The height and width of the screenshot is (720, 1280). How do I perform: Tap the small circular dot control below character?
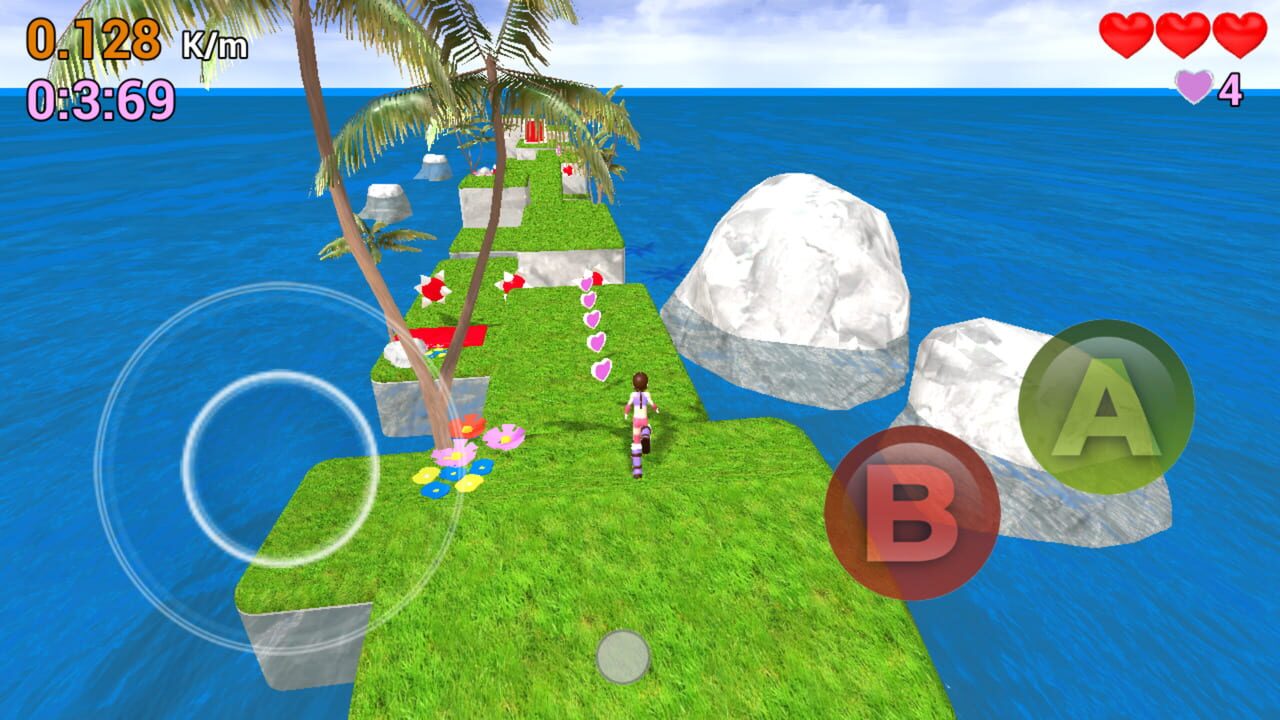pyautogui.click(x=625, y=655)
